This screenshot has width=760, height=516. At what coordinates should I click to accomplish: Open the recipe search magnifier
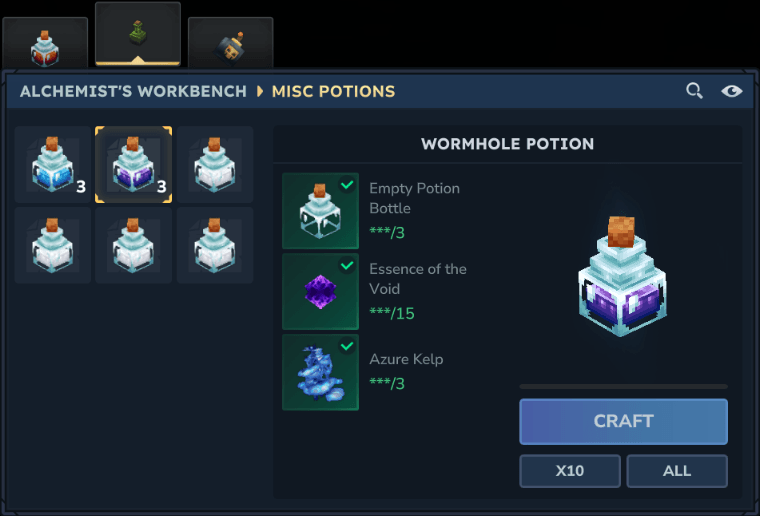pos(694,91)
